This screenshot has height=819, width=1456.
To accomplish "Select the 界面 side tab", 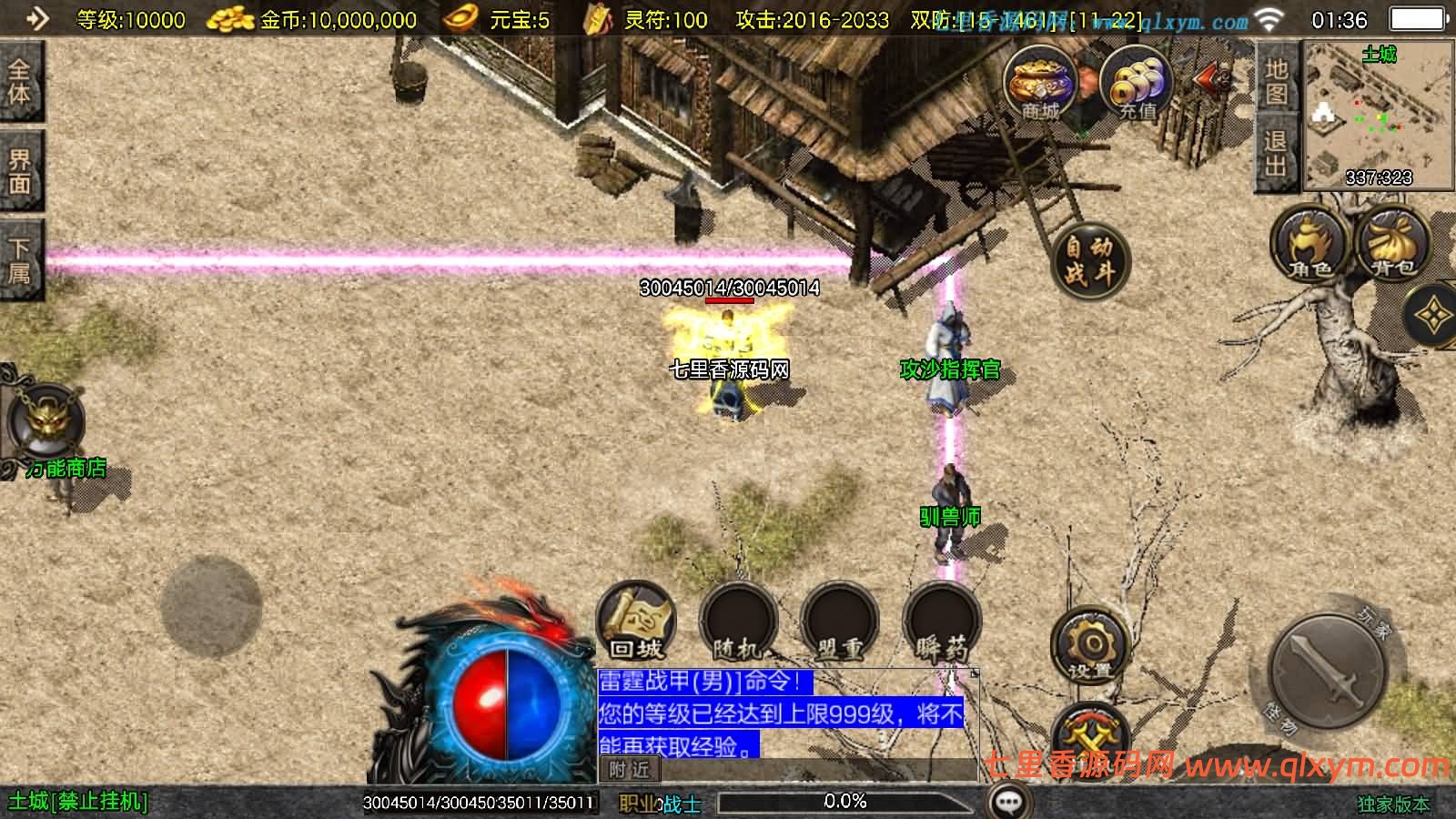I will coord(19,171).
